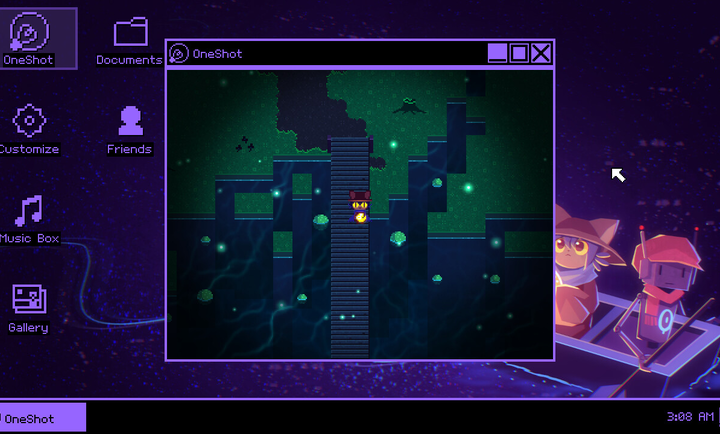Viewport: 720px width, 434px height.
Task: Close the OneShot game window
Action: [x=541, y=53]
